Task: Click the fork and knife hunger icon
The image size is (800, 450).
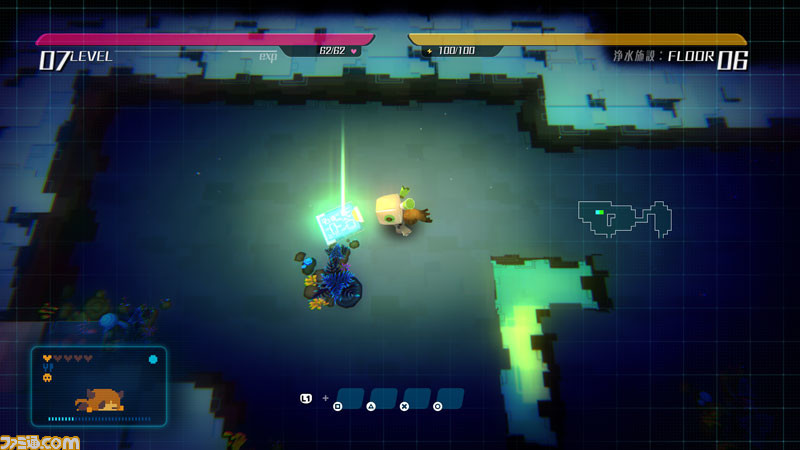Action: [x=47, y=367]
